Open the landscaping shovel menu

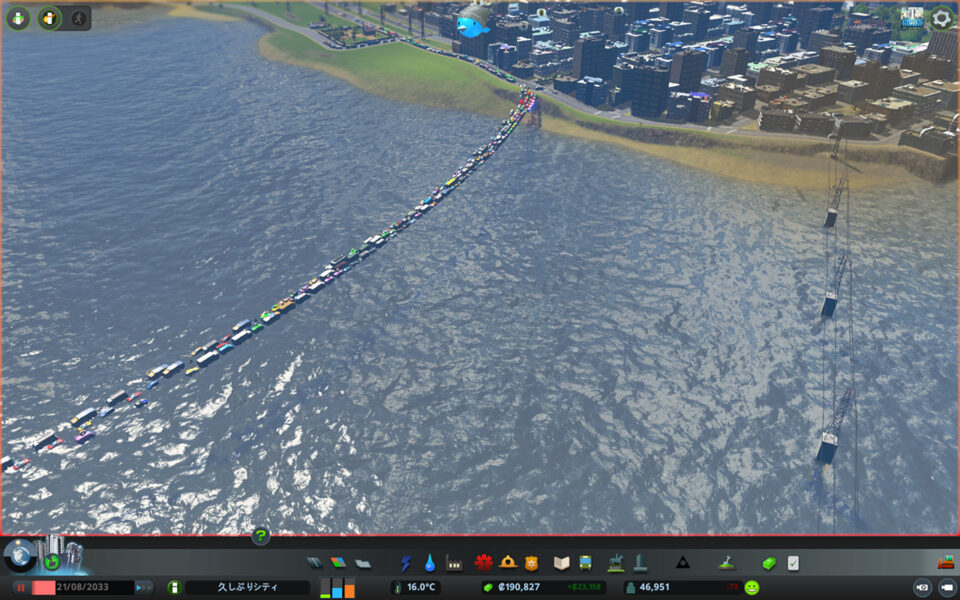(726, 563)
